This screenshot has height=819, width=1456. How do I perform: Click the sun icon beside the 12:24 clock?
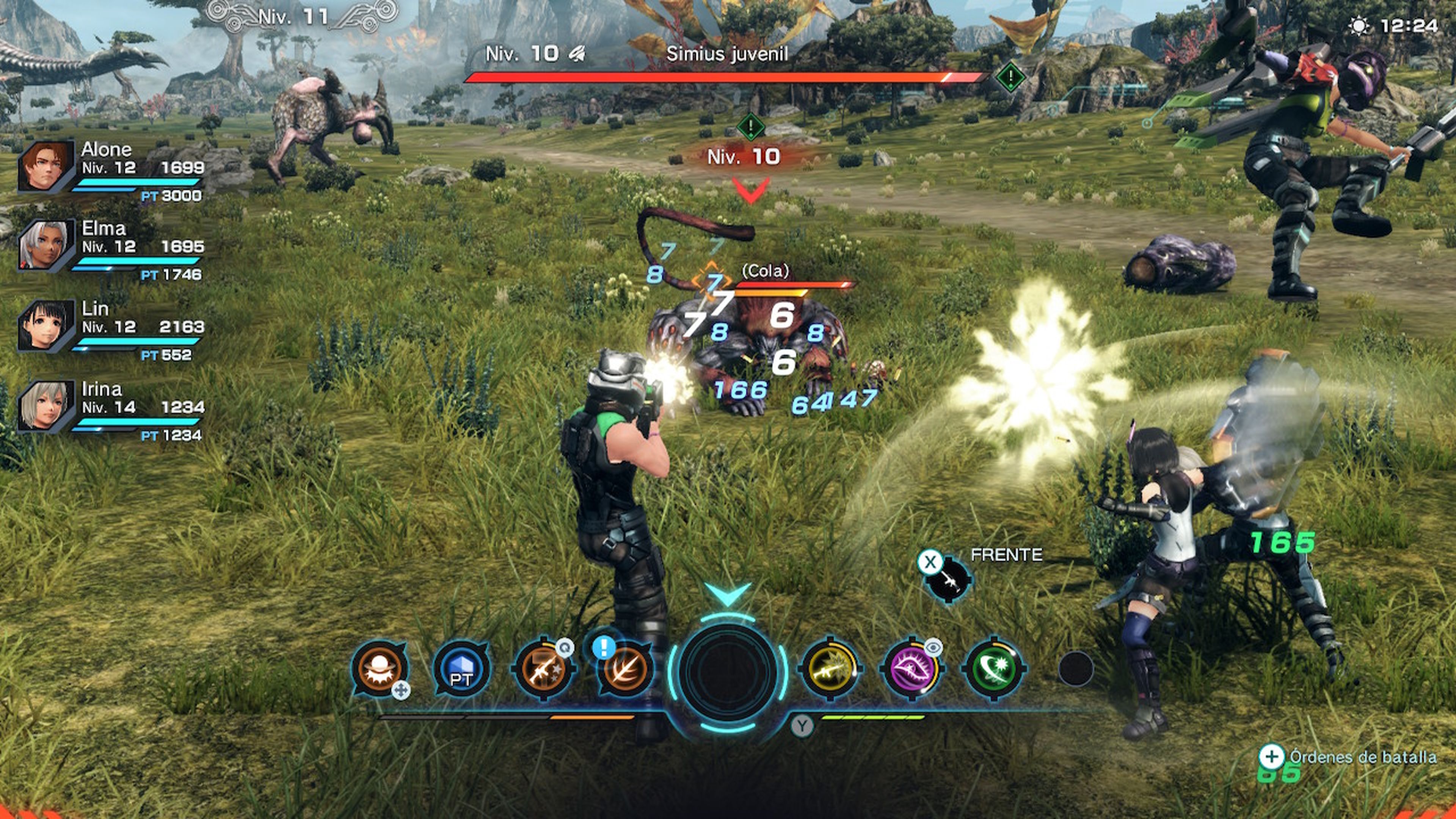pos(1359,25)
